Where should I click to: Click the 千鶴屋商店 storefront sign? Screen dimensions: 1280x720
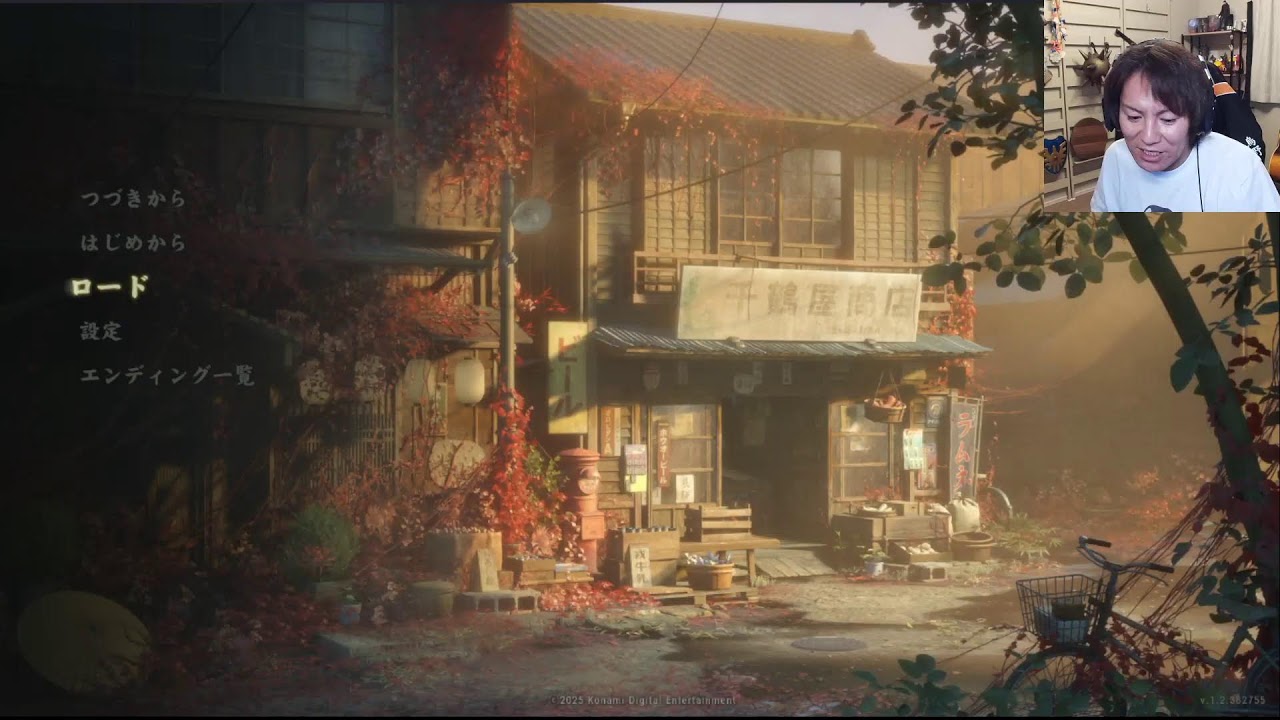click(800, 300)
